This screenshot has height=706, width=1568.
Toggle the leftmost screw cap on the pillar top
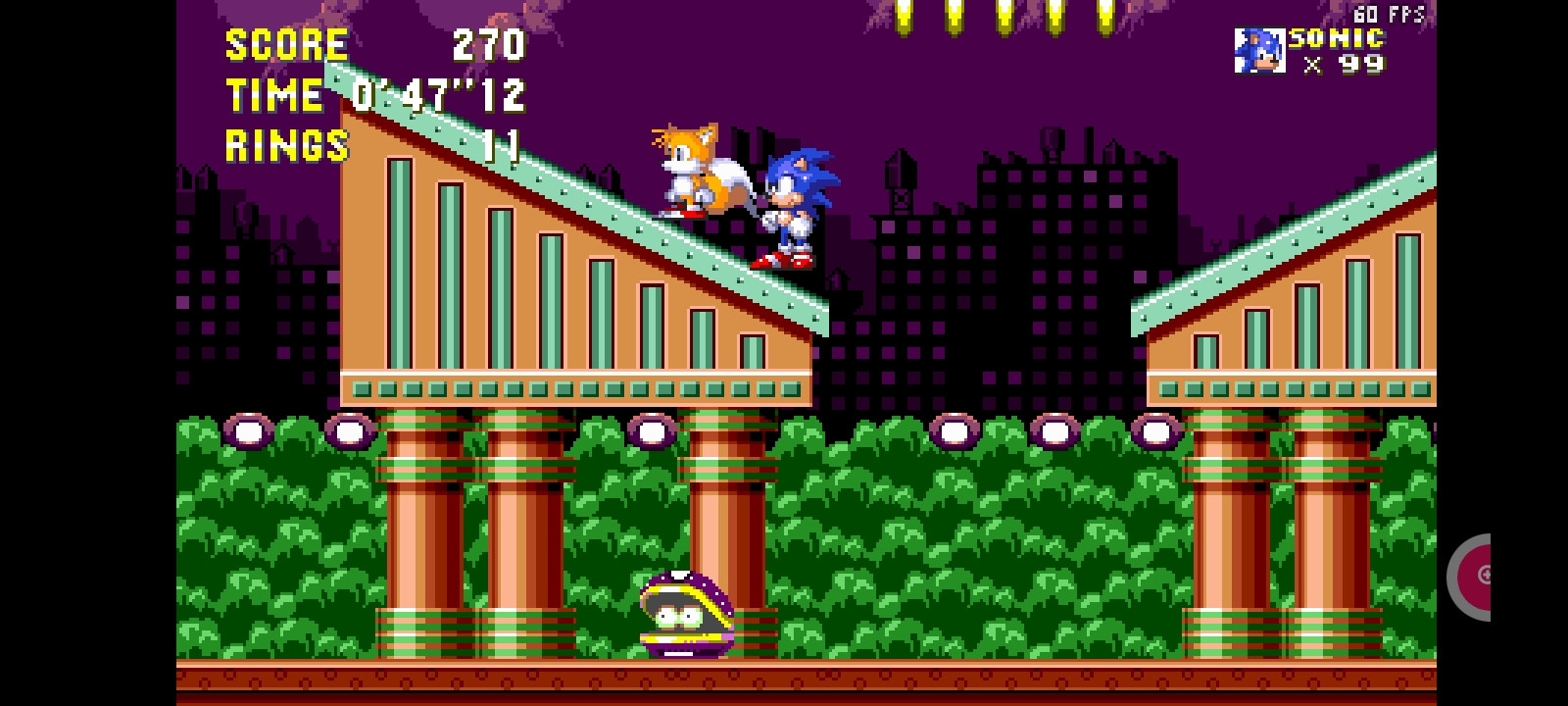[248, 429]
